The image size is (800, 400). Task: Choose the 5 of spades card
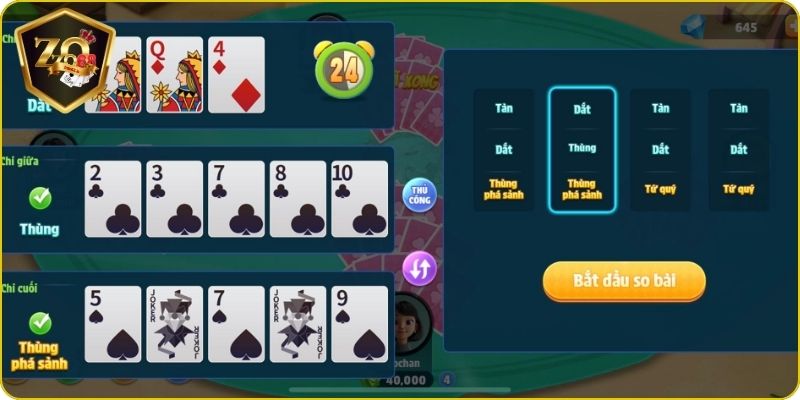113,323
